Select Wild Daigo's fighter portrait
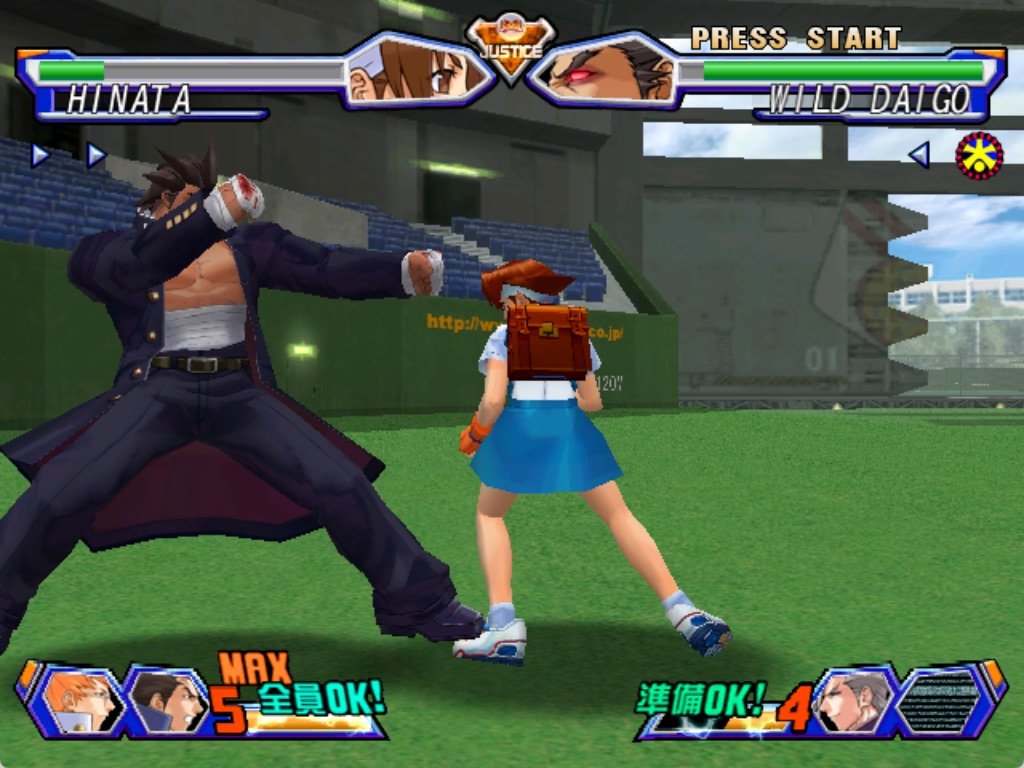 click(604, 71)
